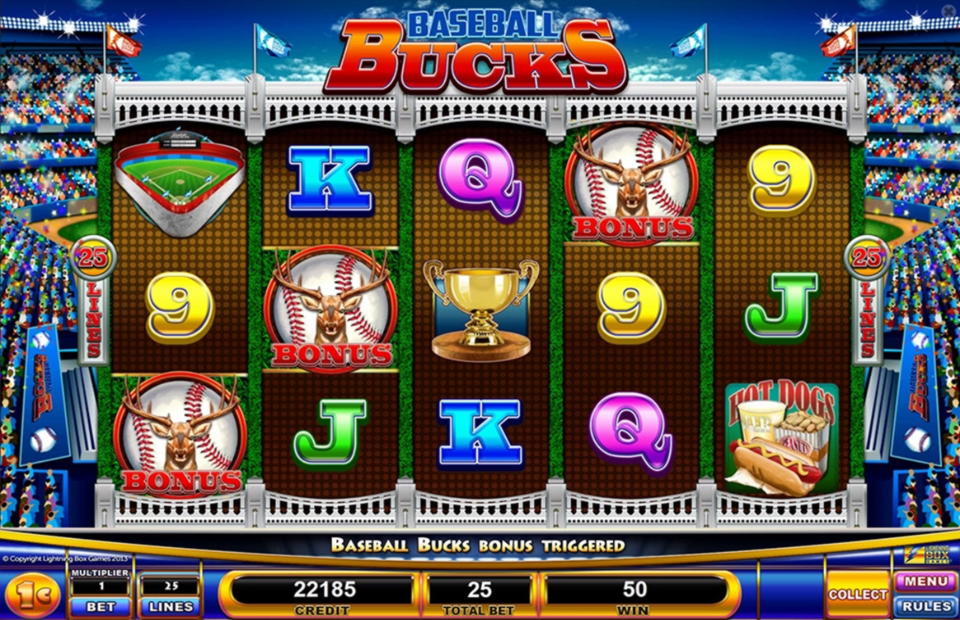
Task: Adjust the number of Lines
Action: [x=169, y=606]
